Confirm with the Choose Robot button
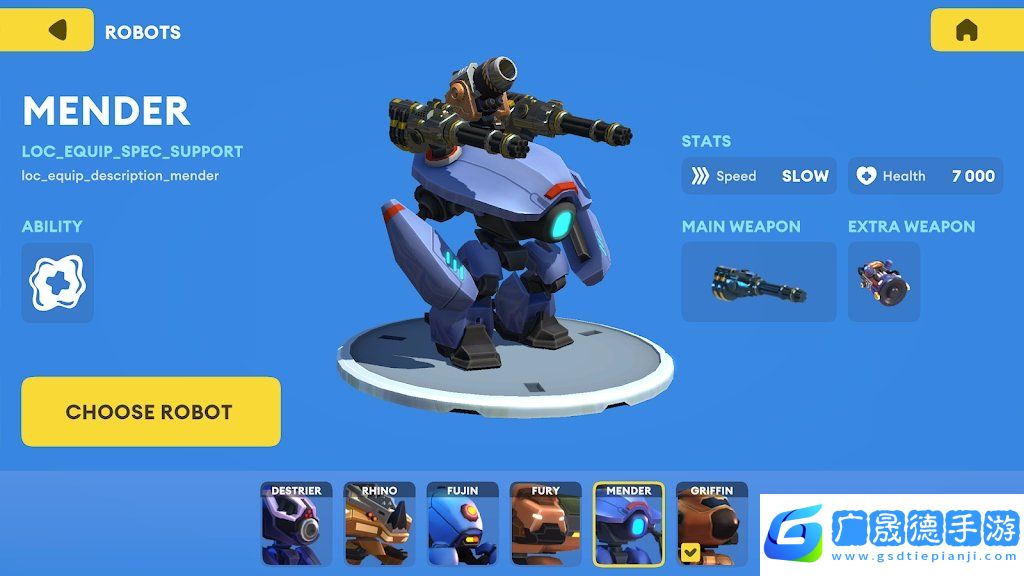Screen dimensions: 1024x576 tap(150, 411)
